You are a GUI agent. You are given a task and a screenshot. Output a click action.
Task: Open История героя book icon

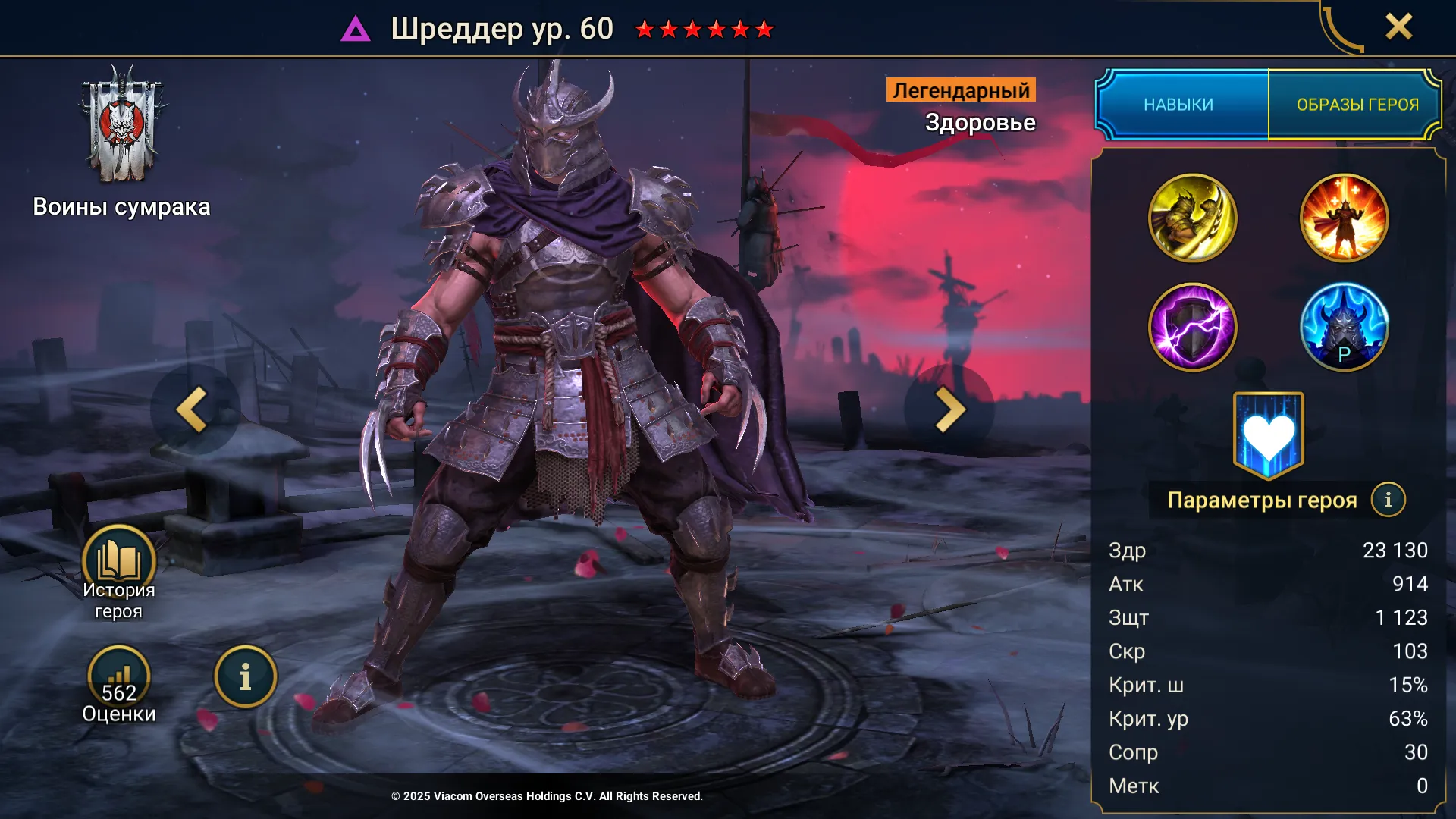pos(119,563)
